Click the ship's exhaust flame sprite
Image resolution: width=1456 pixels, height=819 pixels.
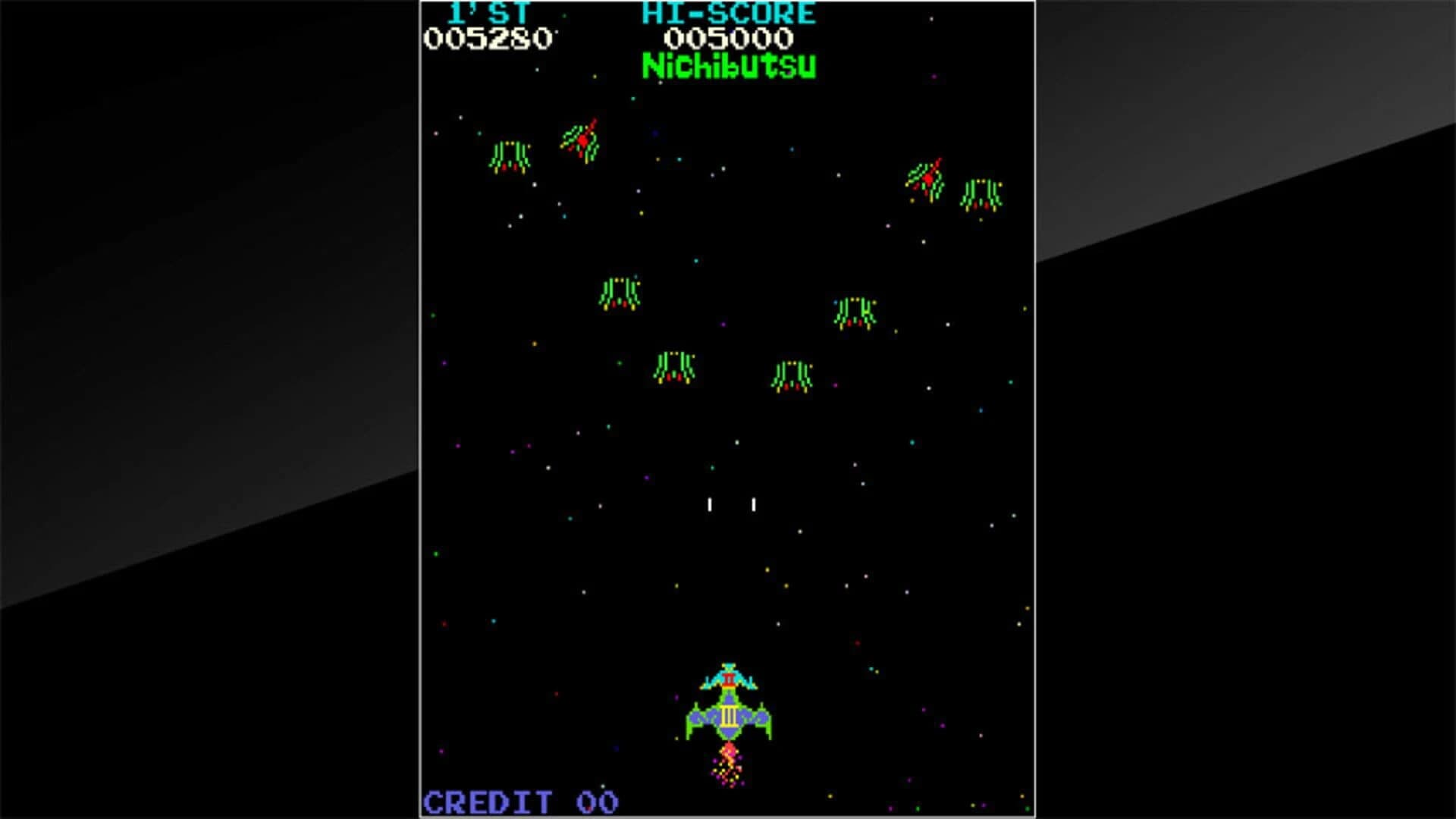(x=728, y=758)
